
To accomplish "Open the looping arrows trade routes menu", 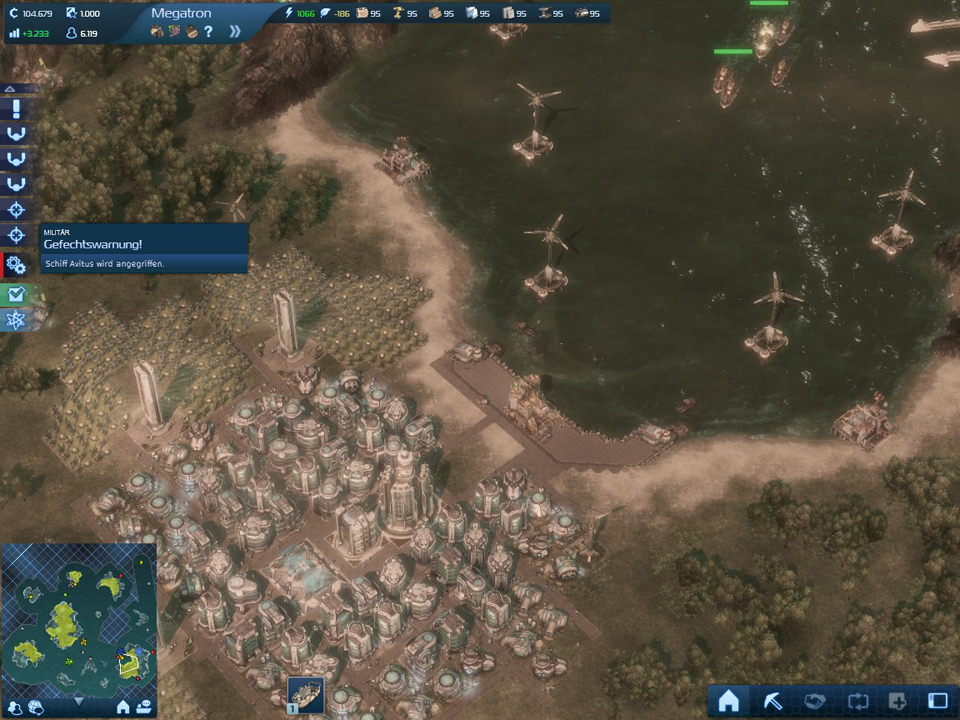I will coord(855,701).
